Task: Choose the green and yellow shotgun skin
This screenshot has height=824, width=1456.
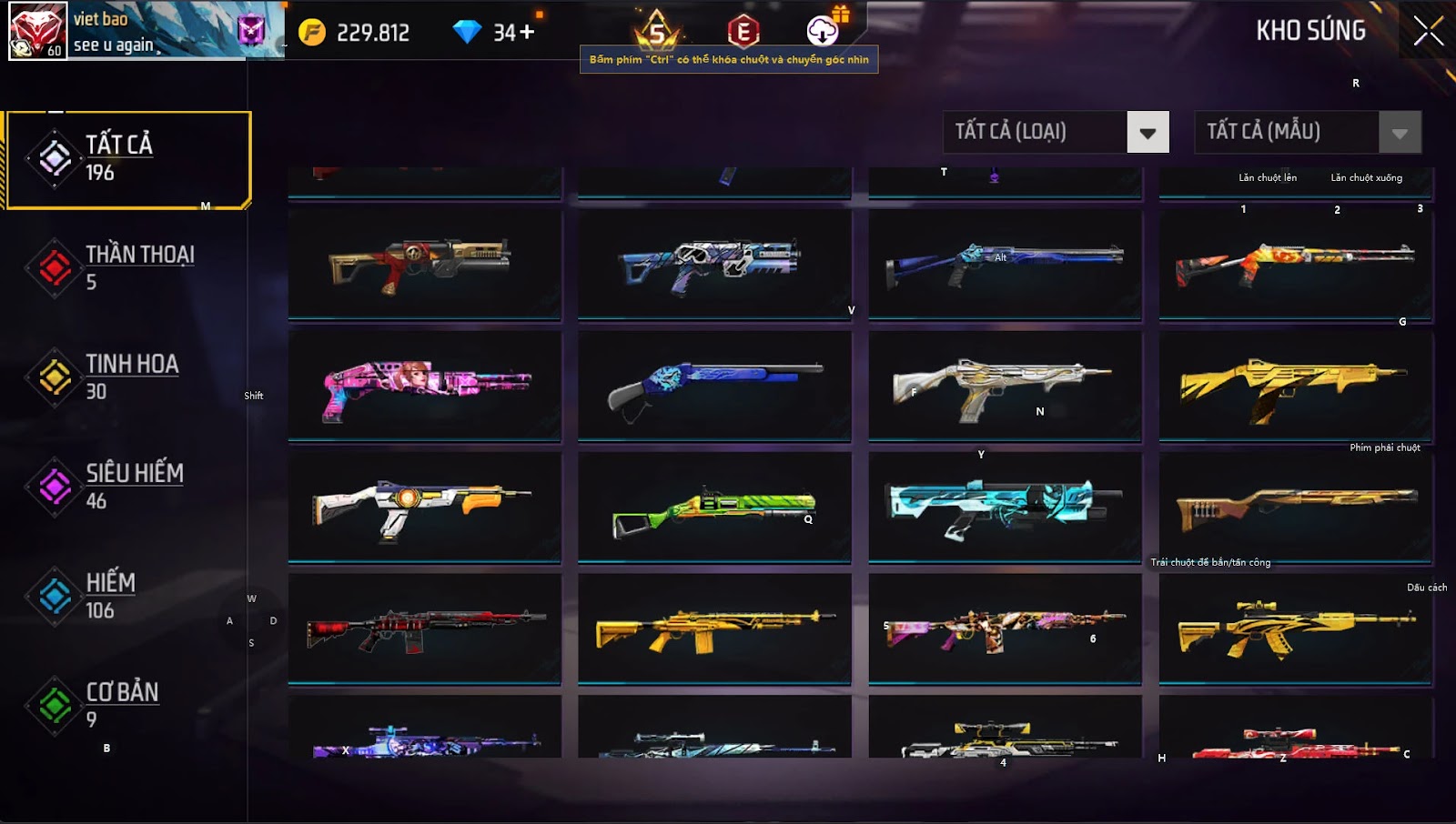Action: [x=714, y=507]
